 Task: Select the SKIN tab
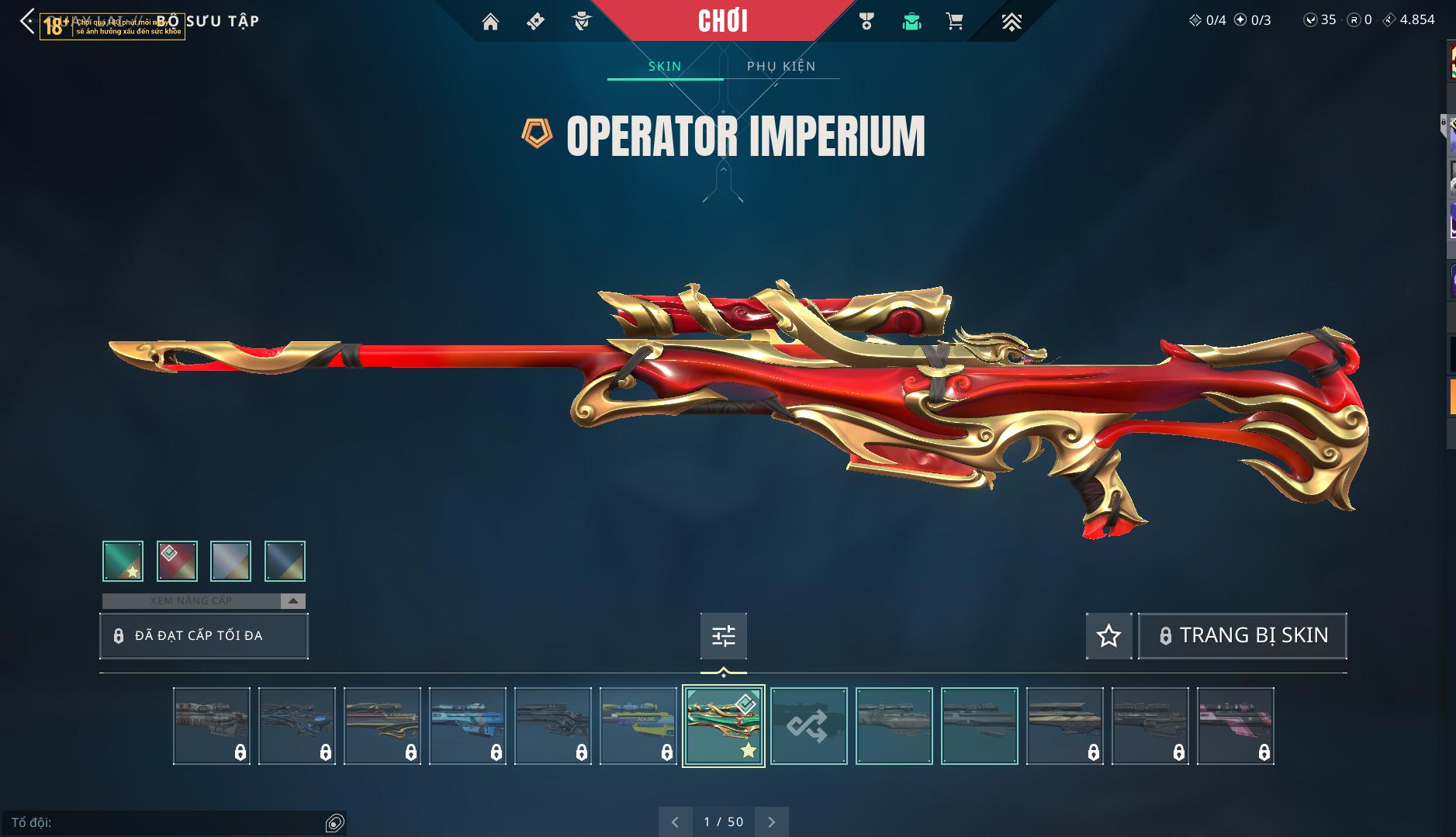click(x=665, y=66)
